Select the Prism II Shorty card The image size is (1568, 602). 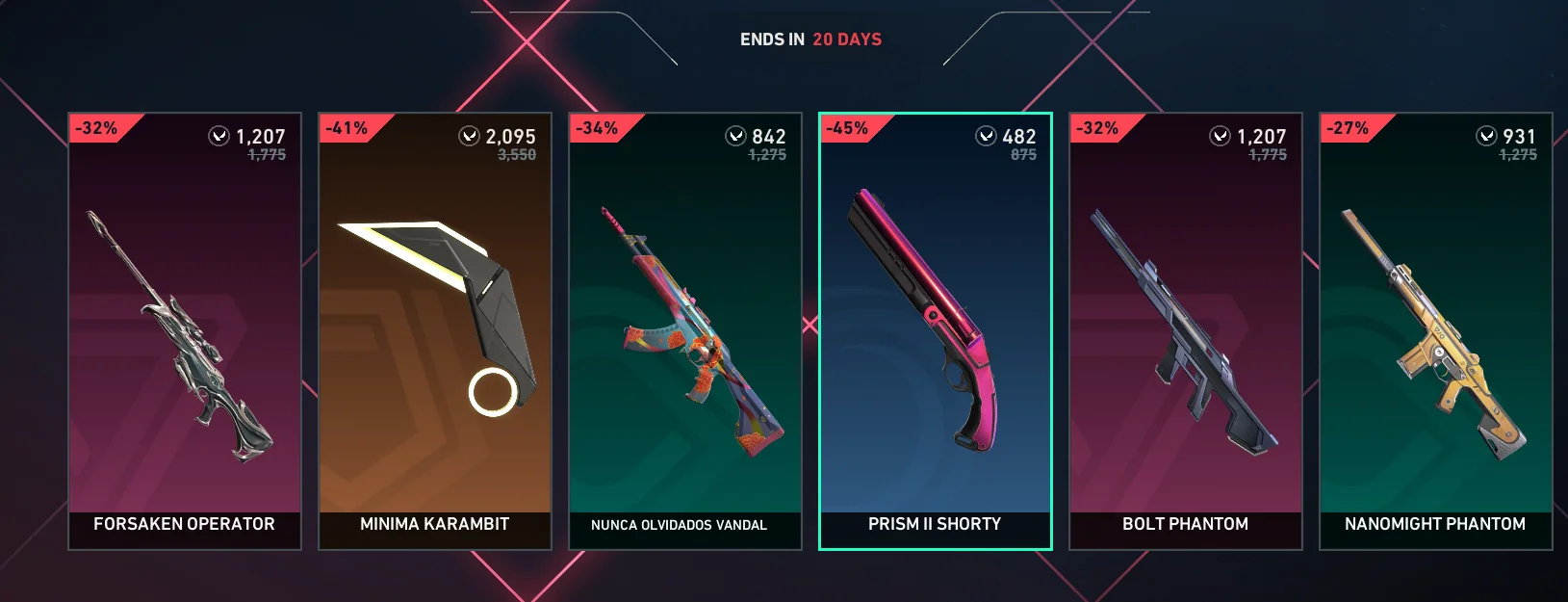[x=935, y=331]
